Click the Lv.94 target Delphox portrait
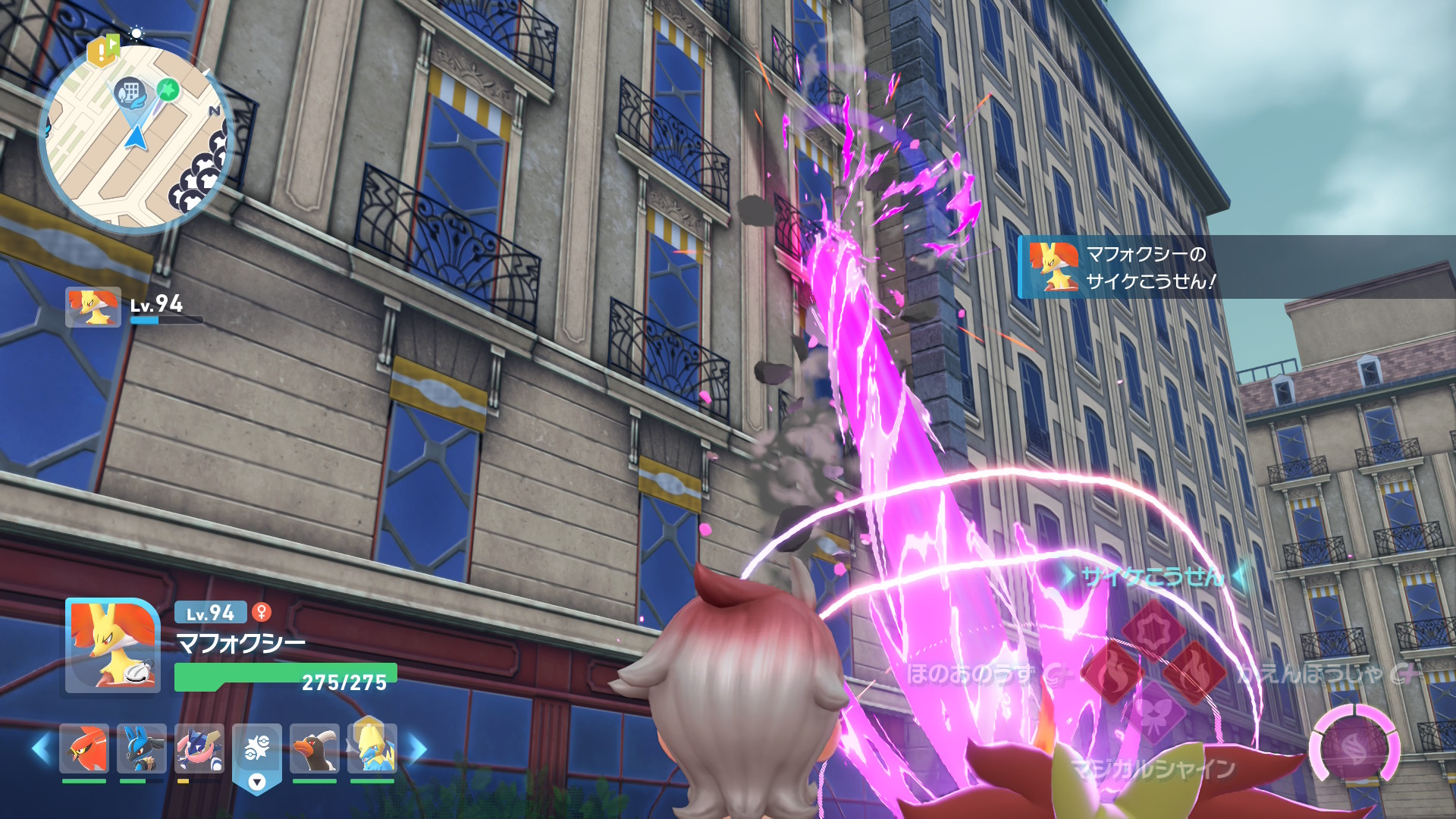Image resolution: width=1456 pixels, height=819 pixels. coord(93,307)
